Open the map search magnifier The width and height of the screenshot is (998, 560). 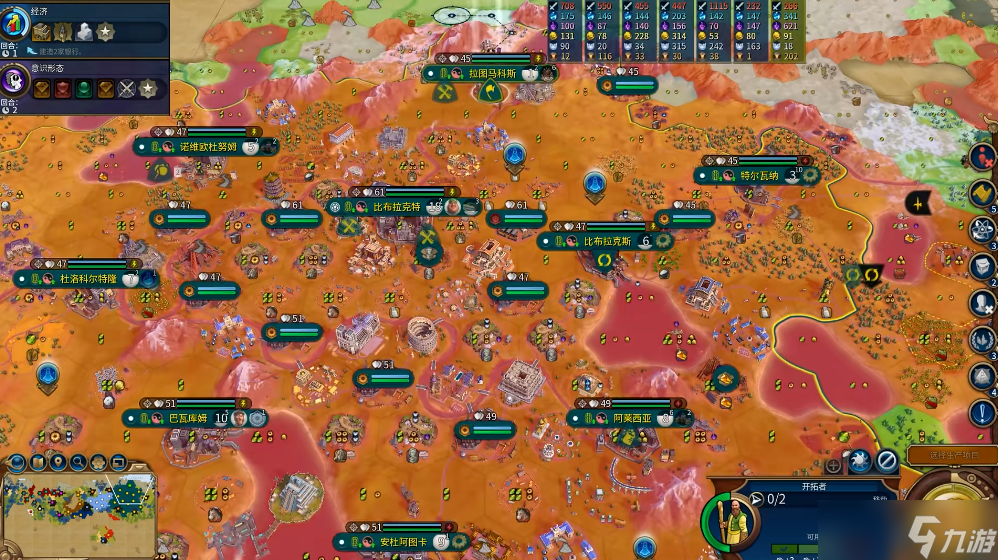point(78,462)
